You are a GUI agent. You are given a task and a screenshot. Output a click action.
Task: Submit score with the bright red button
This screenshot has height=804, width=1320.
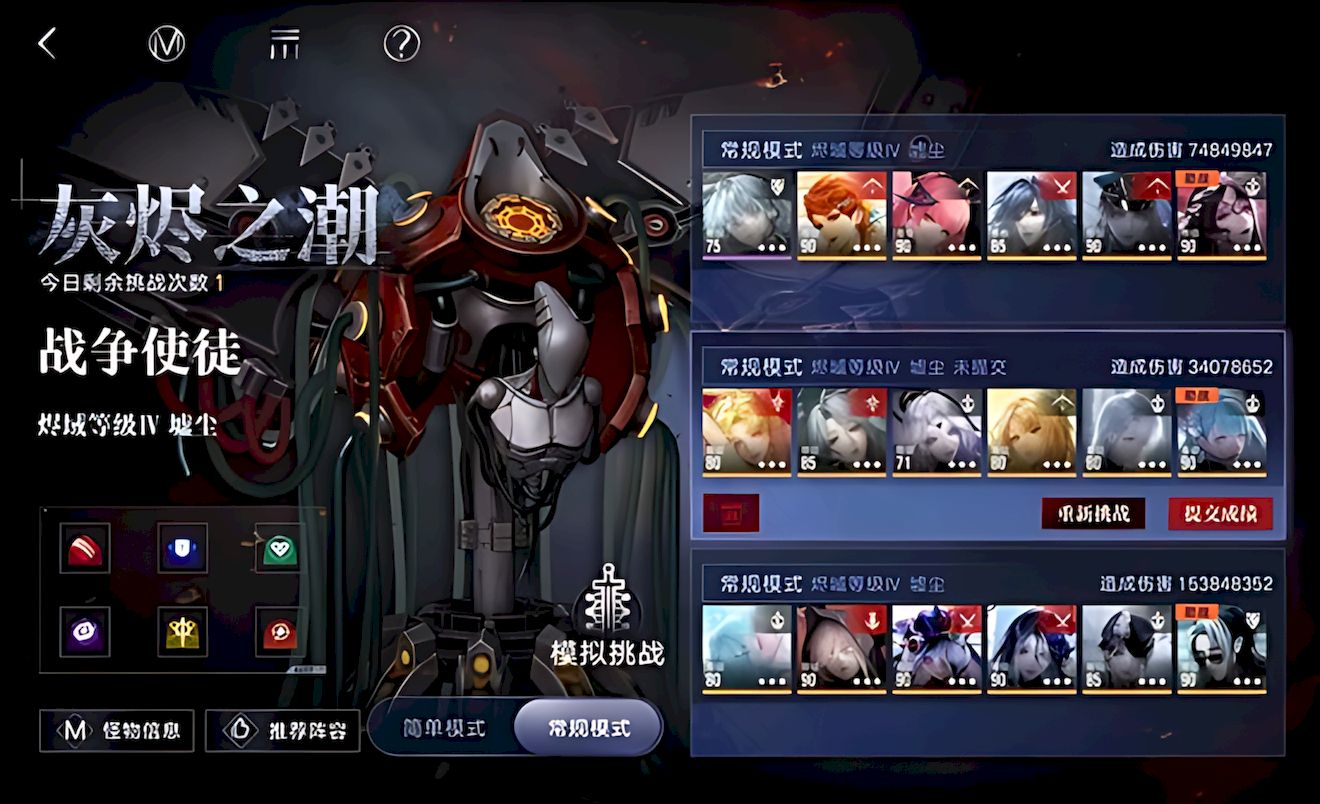(x=1220, y=514)
